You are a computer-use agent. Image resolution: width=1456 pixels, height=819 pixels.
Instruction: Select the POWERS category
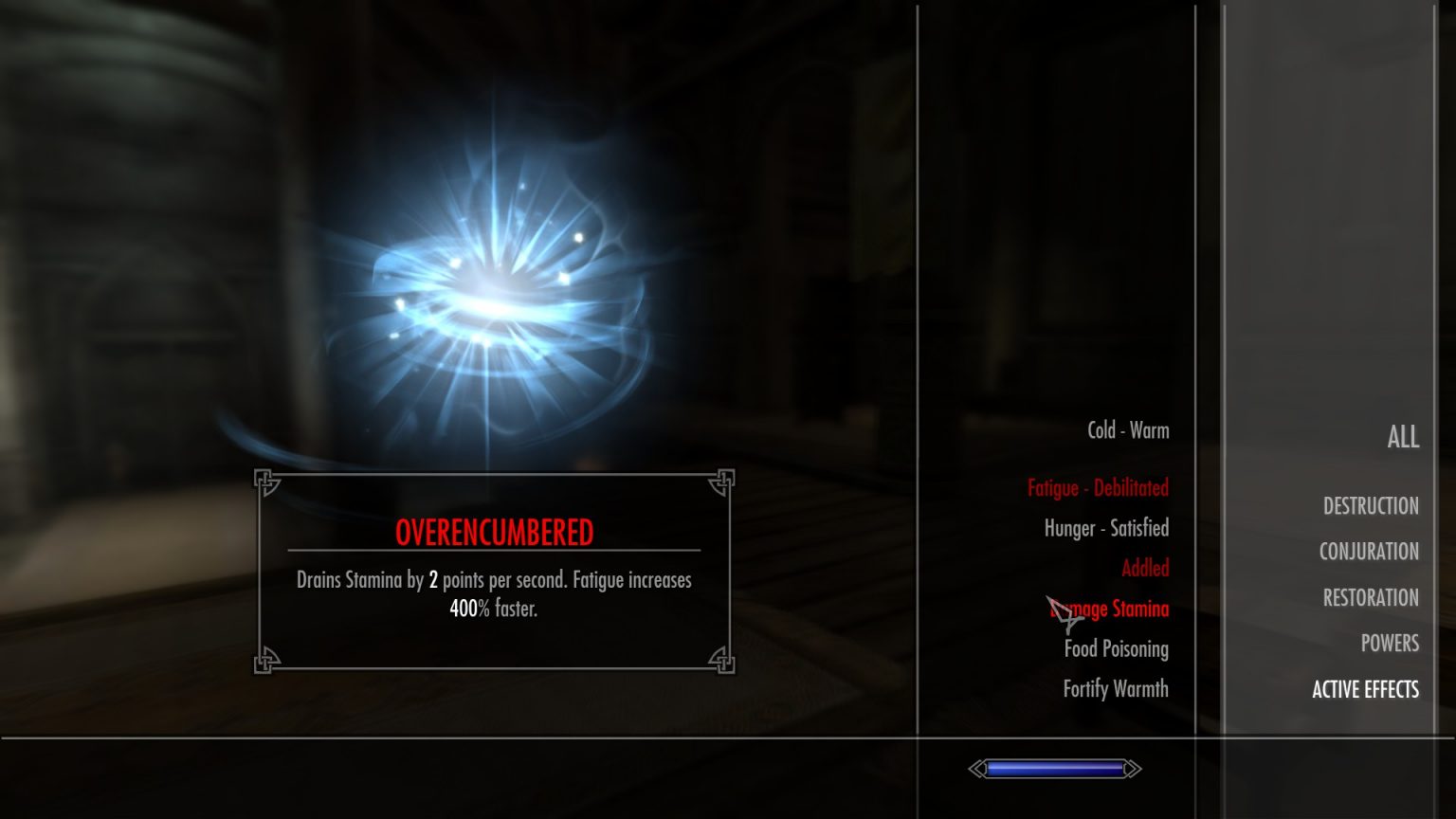1390,644
